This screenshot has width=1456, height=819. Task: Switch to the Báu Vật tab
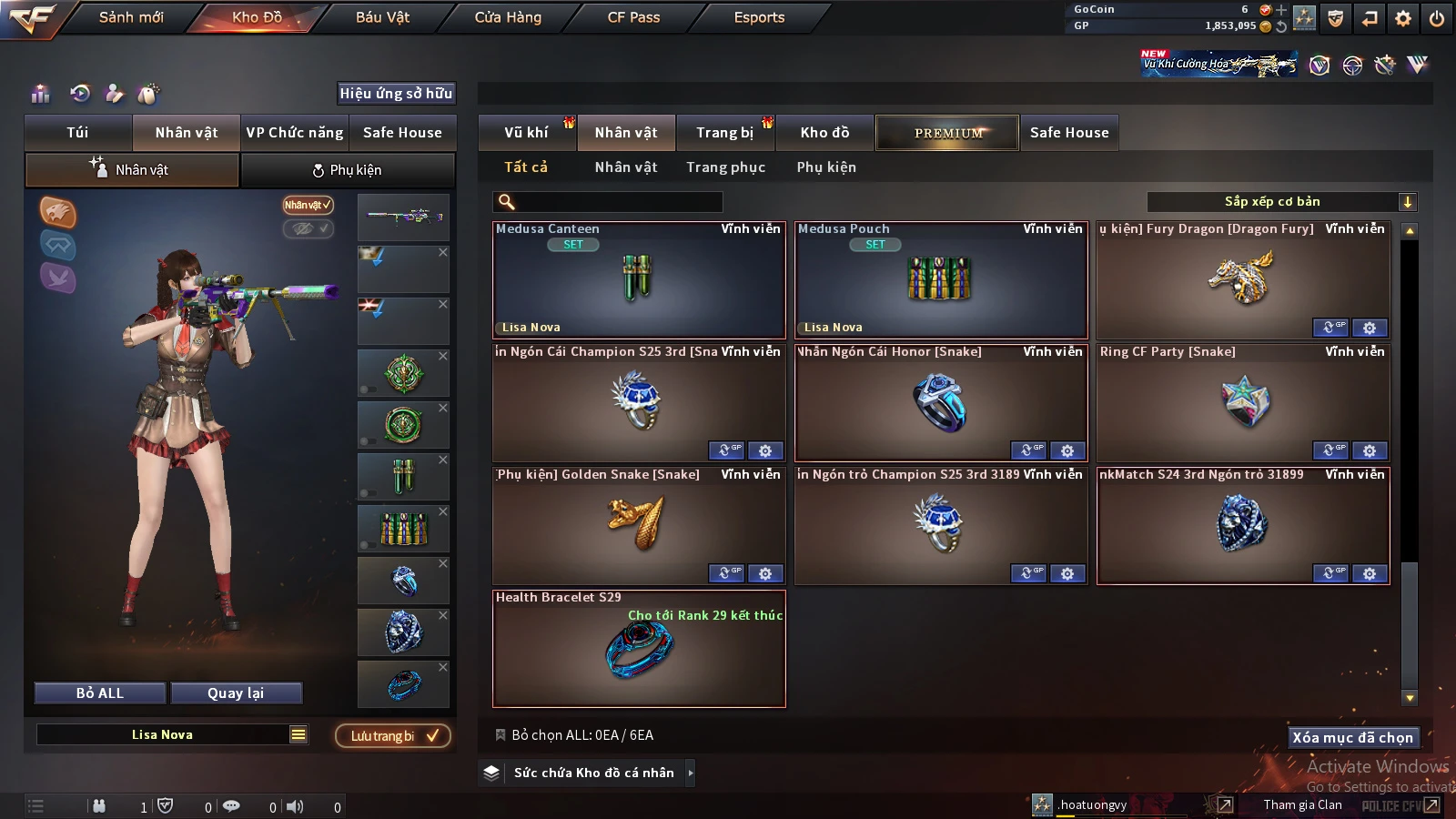[x=382, y=17]
